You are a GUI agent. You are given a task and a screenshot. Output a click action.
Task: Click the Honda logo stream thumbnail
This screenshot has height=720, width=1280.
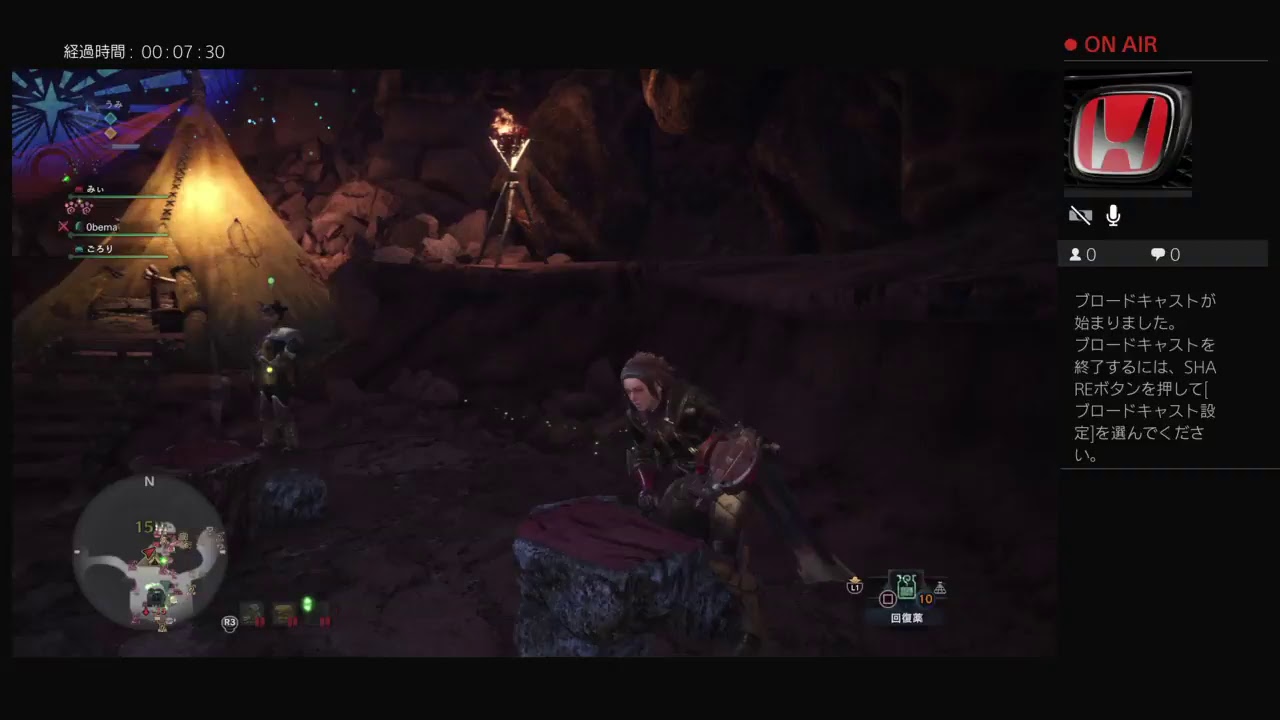(1127, 132)
